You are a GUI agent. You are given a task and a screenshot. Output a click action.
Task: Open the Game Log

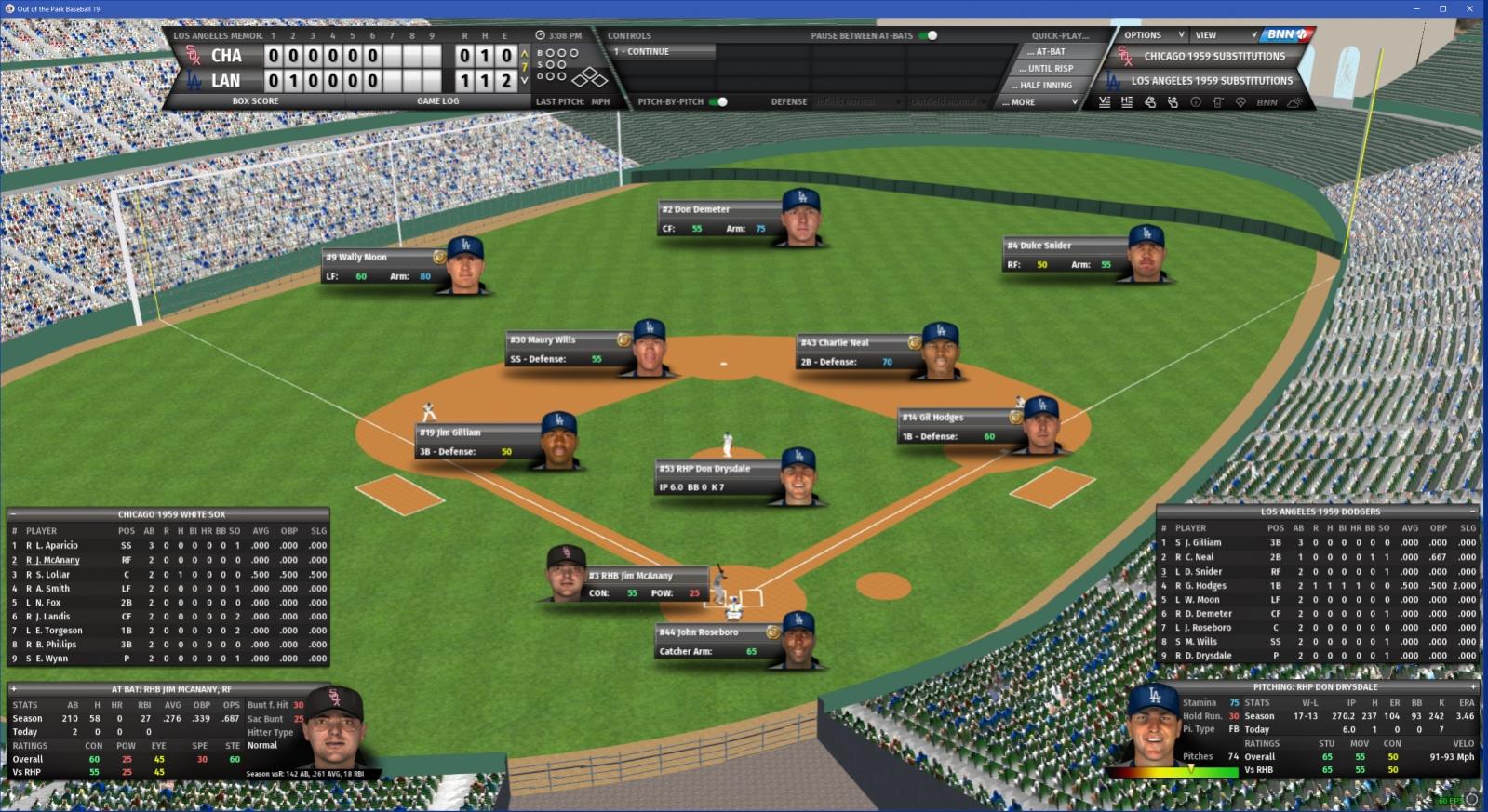click(437, 101)
